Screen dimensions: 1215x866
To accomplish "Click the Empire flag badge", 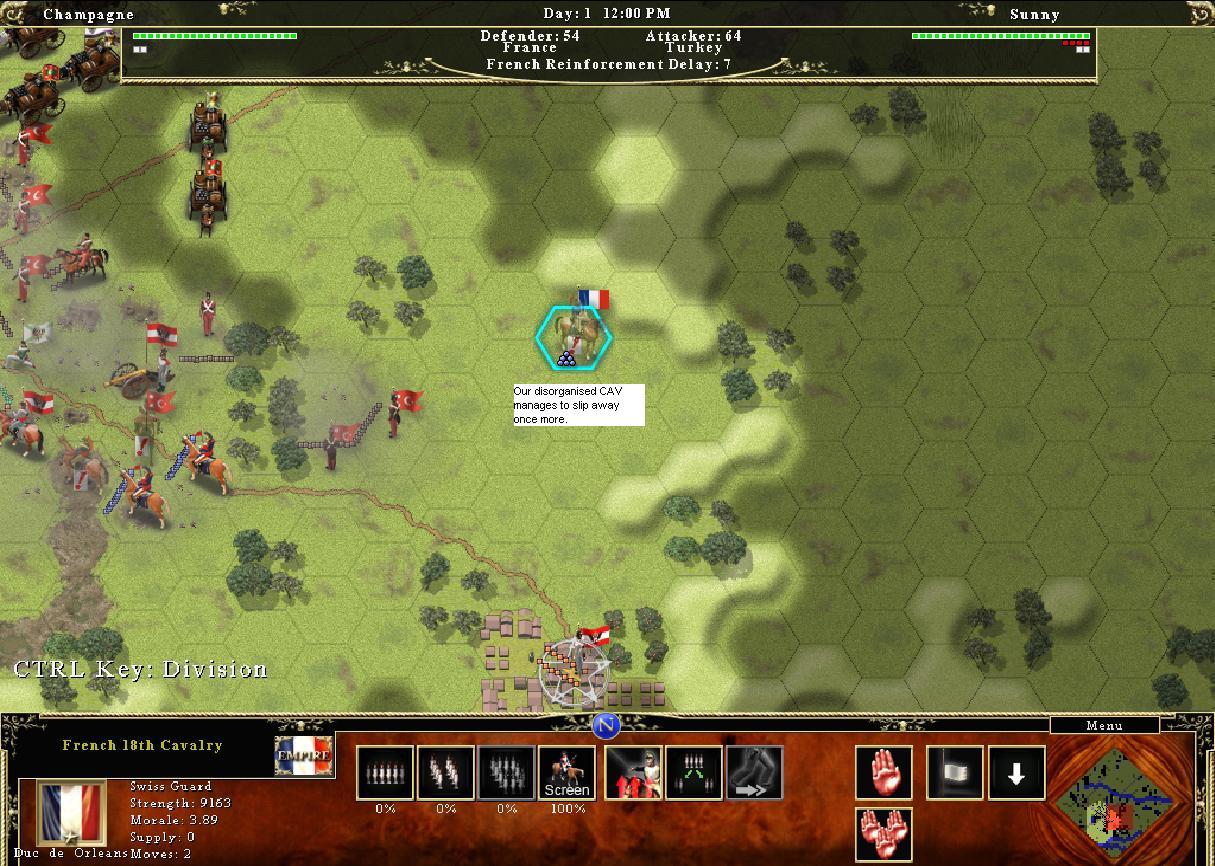I will 304,756.
